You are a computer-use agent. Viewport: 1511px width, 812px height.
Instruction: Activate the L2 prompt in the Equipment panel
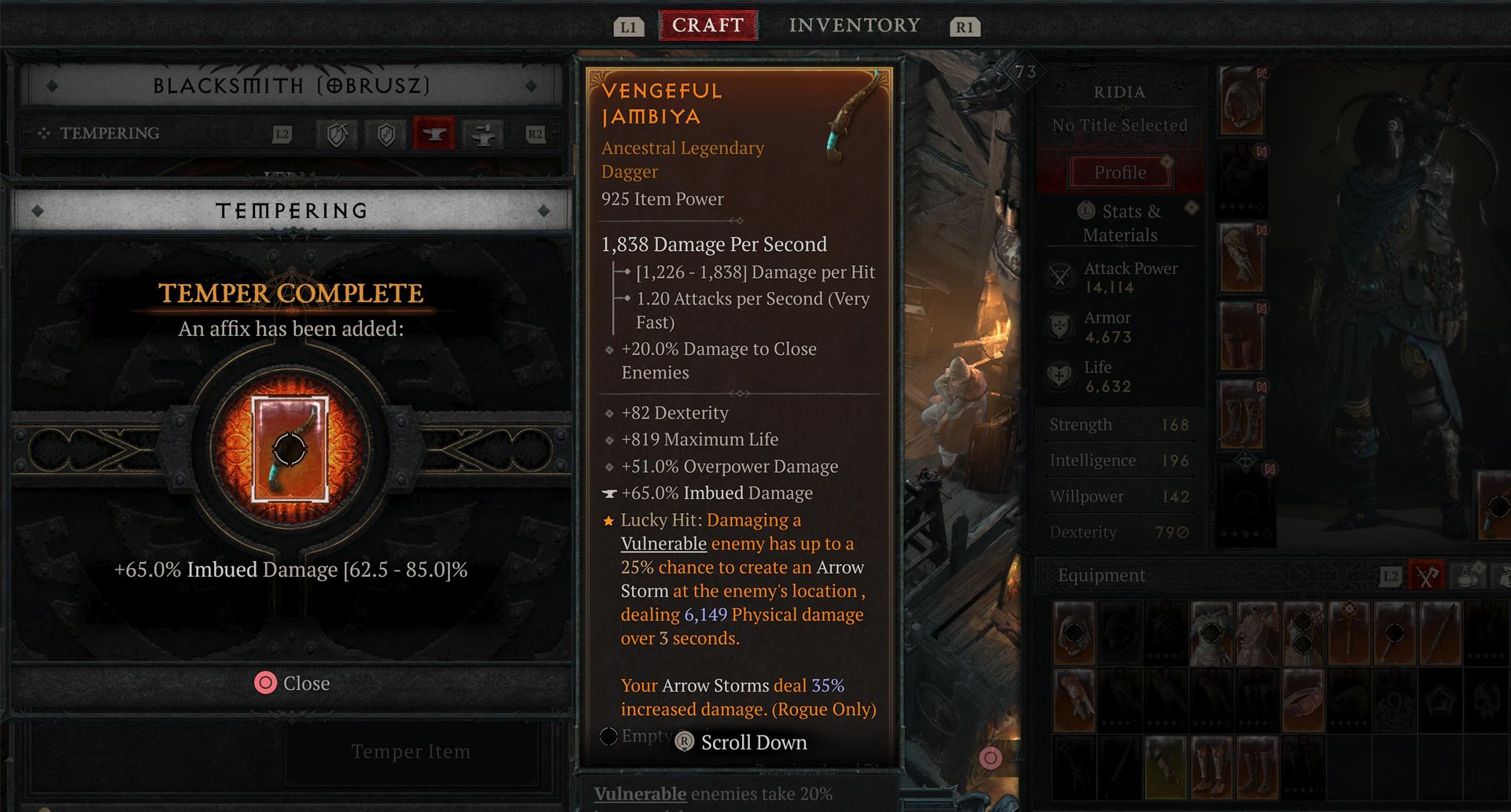pos(1391,575)
